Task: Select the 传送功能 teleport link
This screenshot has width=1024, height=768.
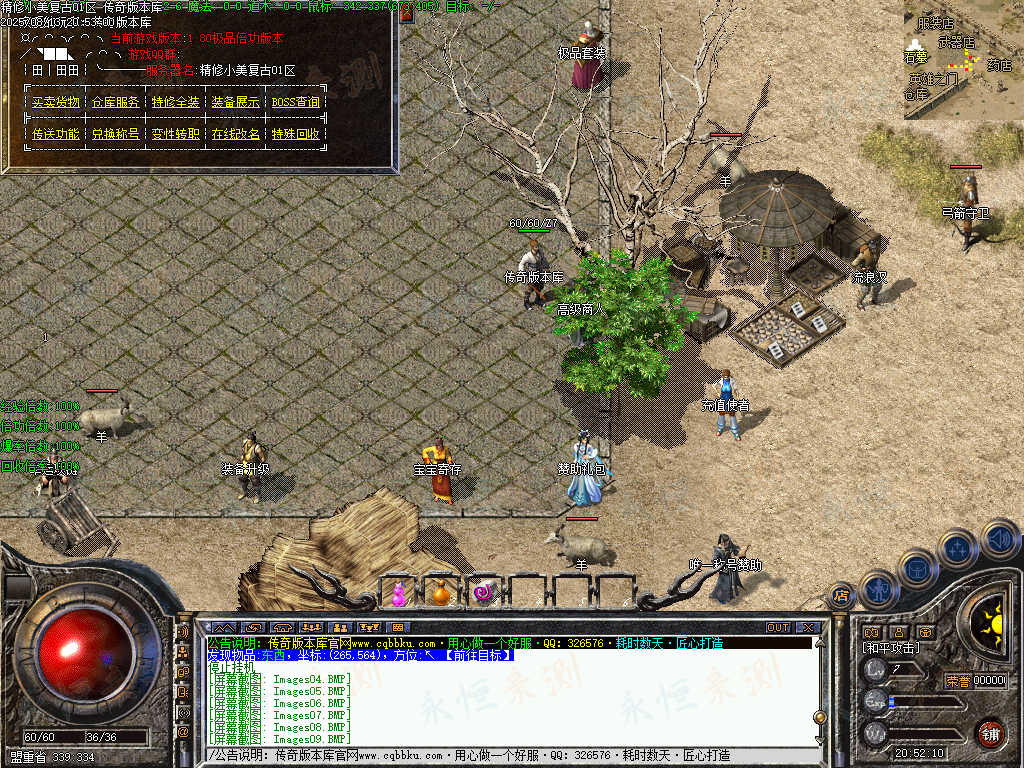Action: coord(56,134)
